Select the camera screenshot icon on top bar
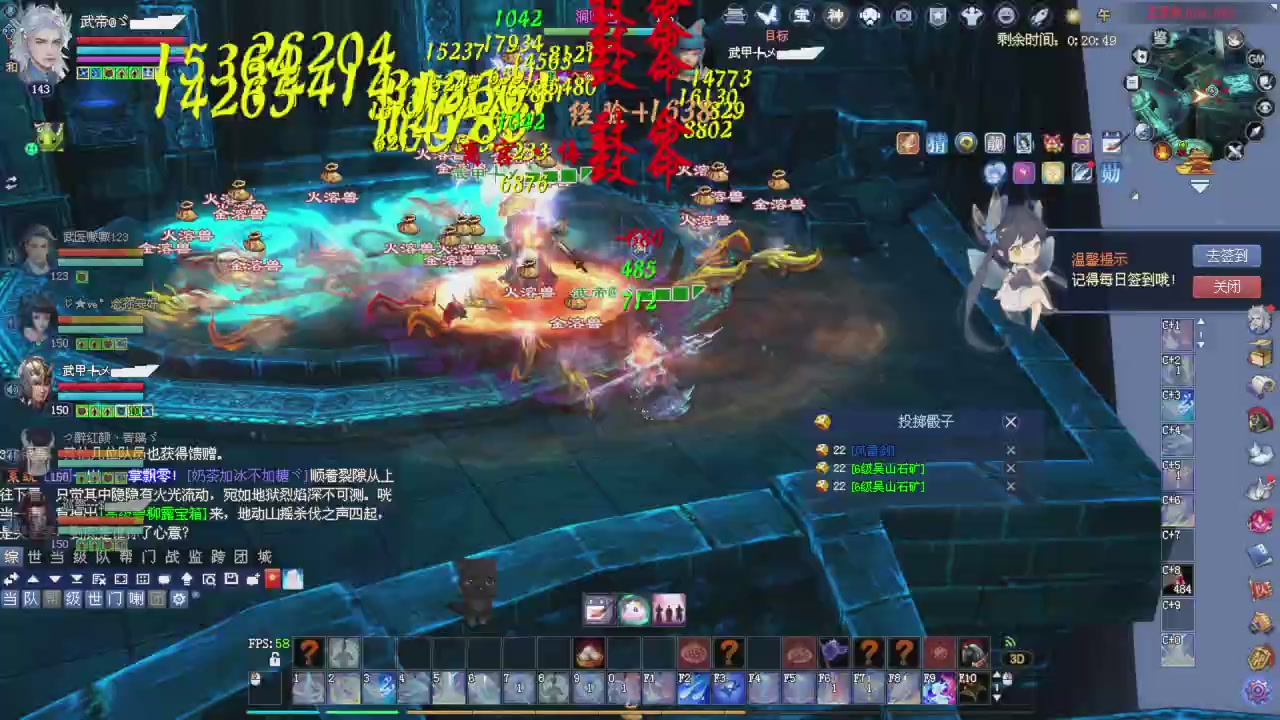1280x720 pixels. point(903,16)
